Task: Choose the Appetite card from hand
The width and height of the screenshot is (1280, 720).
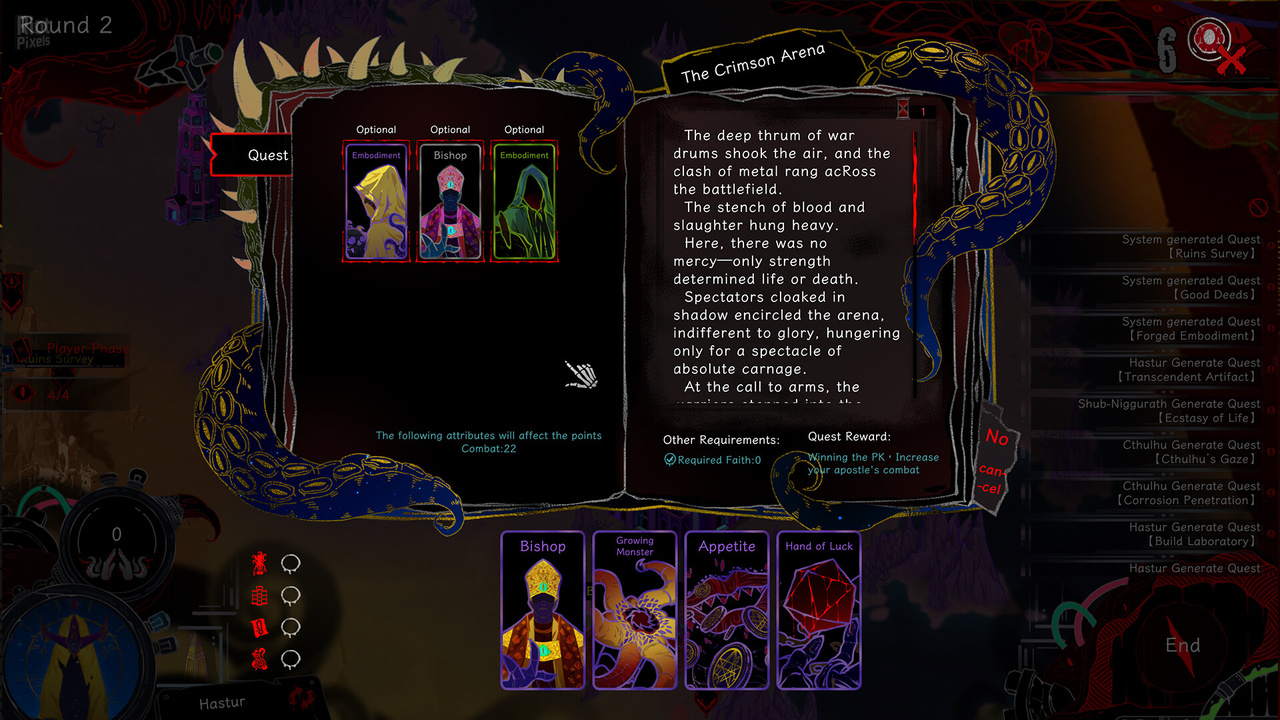Action: (x=727, y=610)
